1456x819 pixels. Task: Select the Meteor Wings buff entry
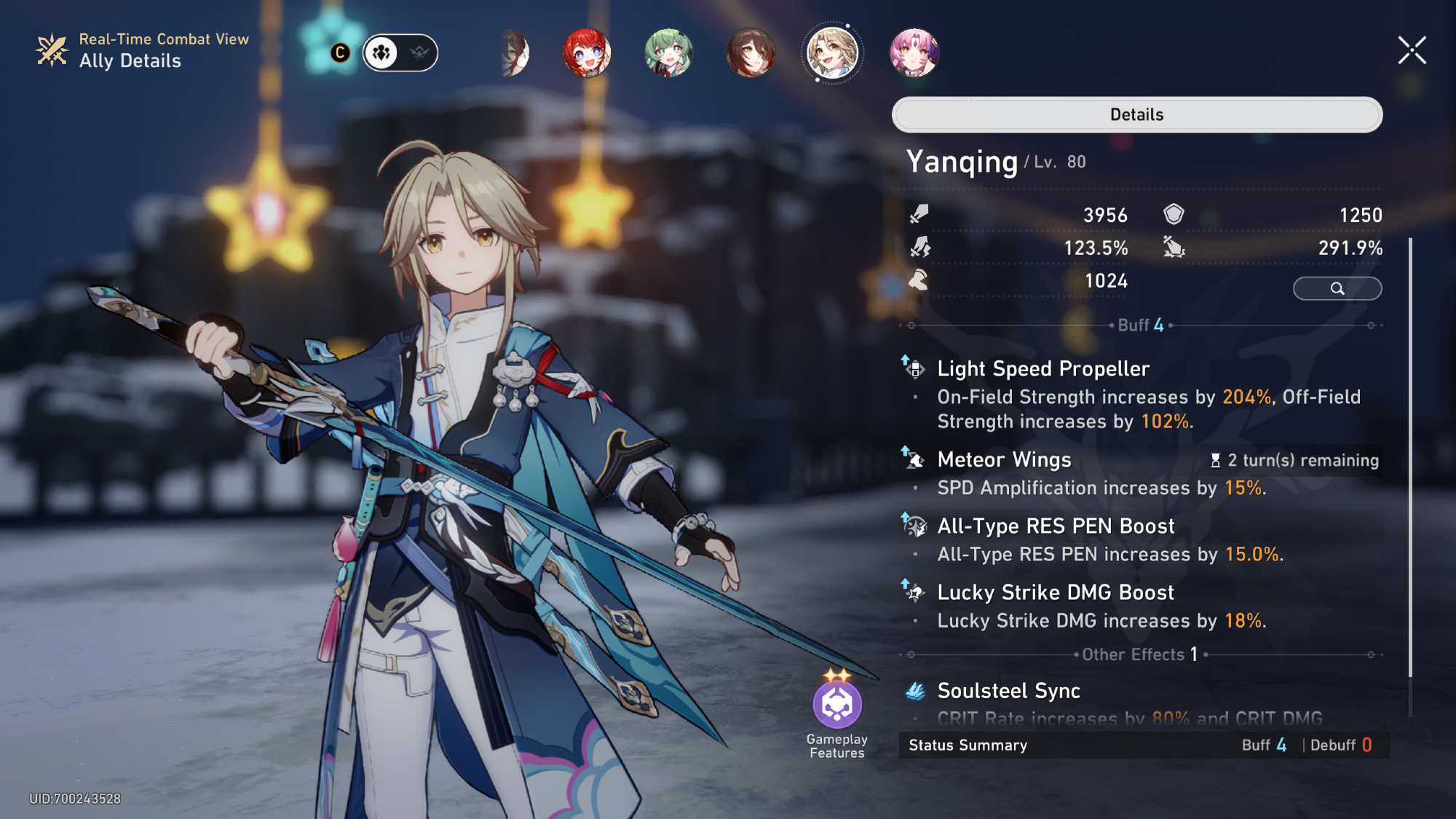(x=1004, y=460)
